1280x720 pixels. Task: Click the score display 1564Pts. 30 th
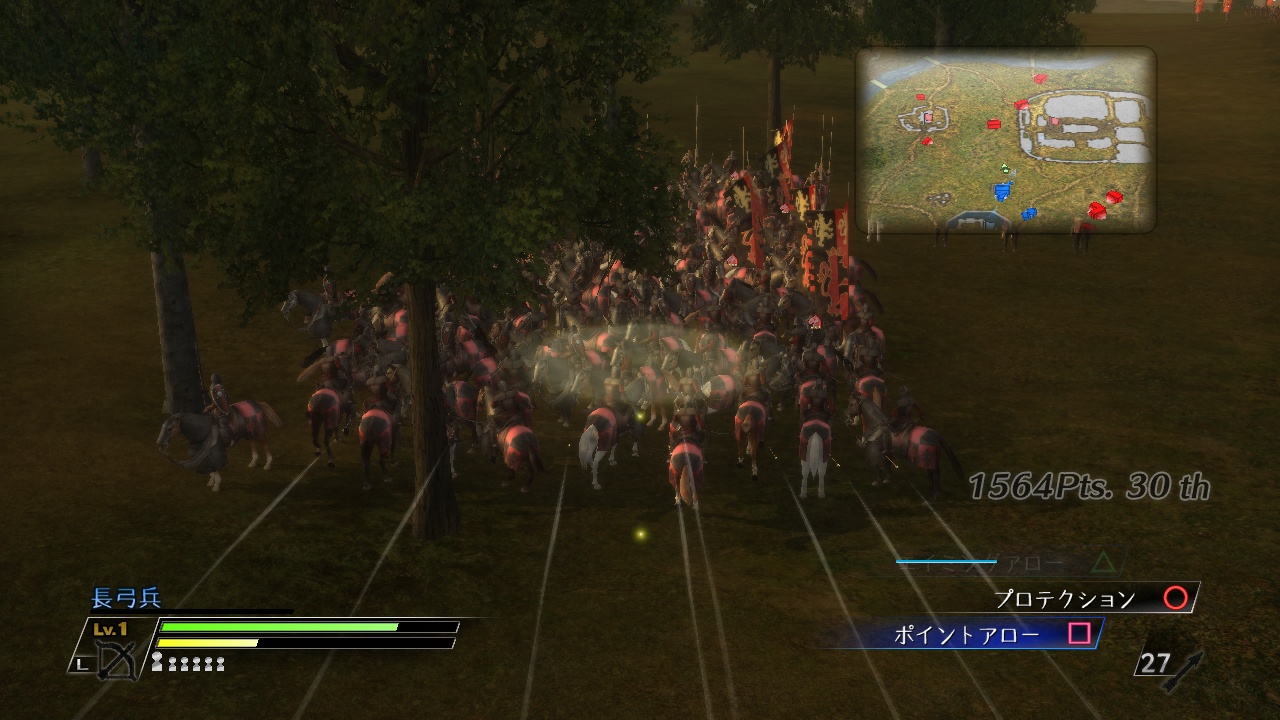pyautogui.click(x=1089, y=486)
